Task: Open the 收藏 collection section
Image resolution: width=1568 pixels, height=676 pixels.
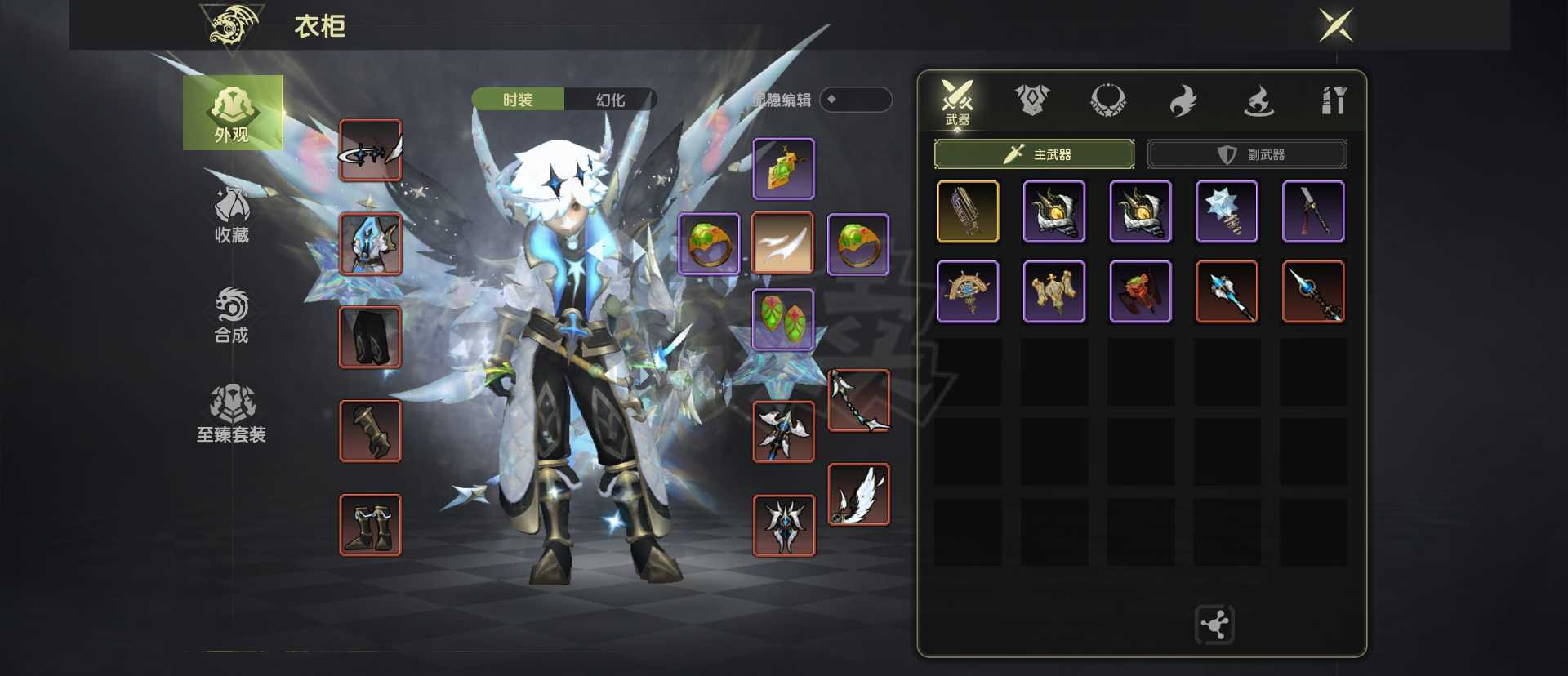Action: (x=232, y=216)
